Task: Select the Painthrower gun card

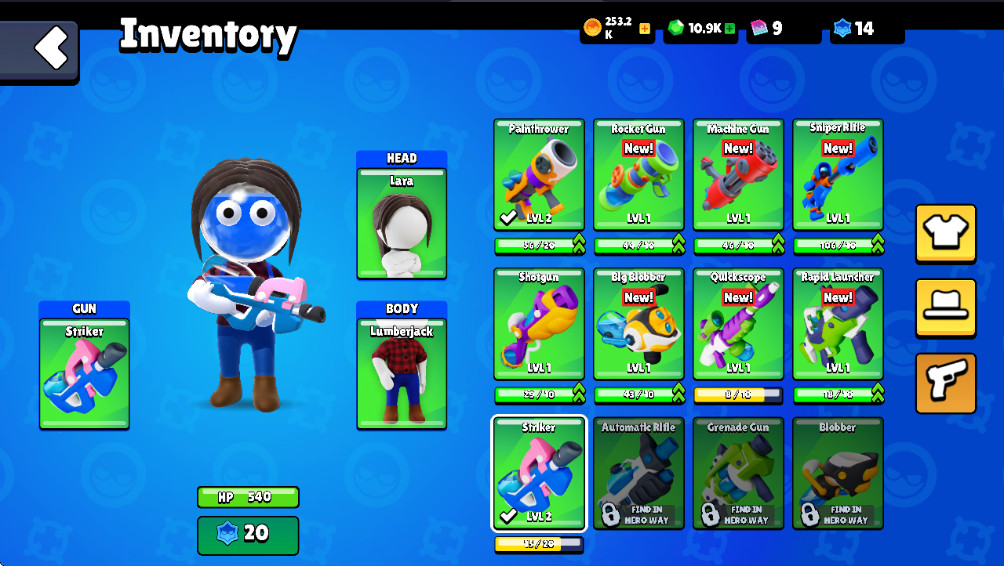Action: [538, 175]
